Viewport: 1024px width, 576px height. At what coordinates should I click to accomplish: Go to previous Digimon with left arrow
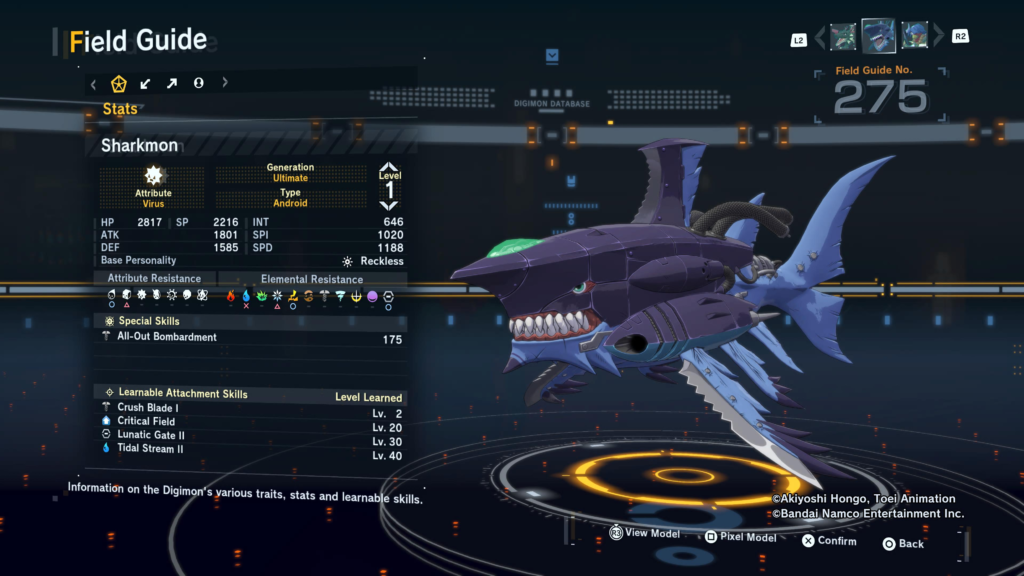(820, 38)
